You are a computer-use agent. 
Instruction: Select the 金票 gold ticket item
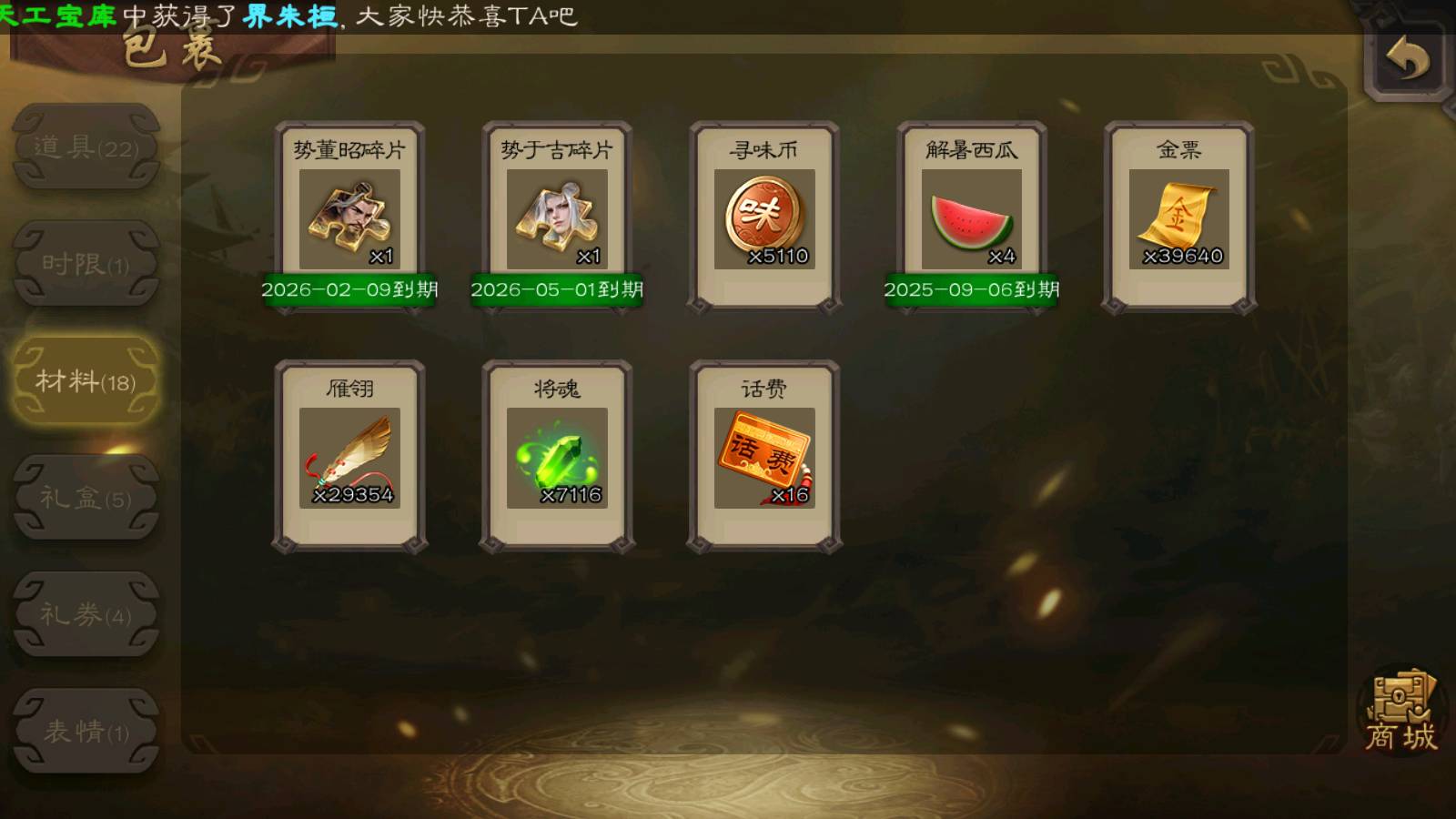1179,218
